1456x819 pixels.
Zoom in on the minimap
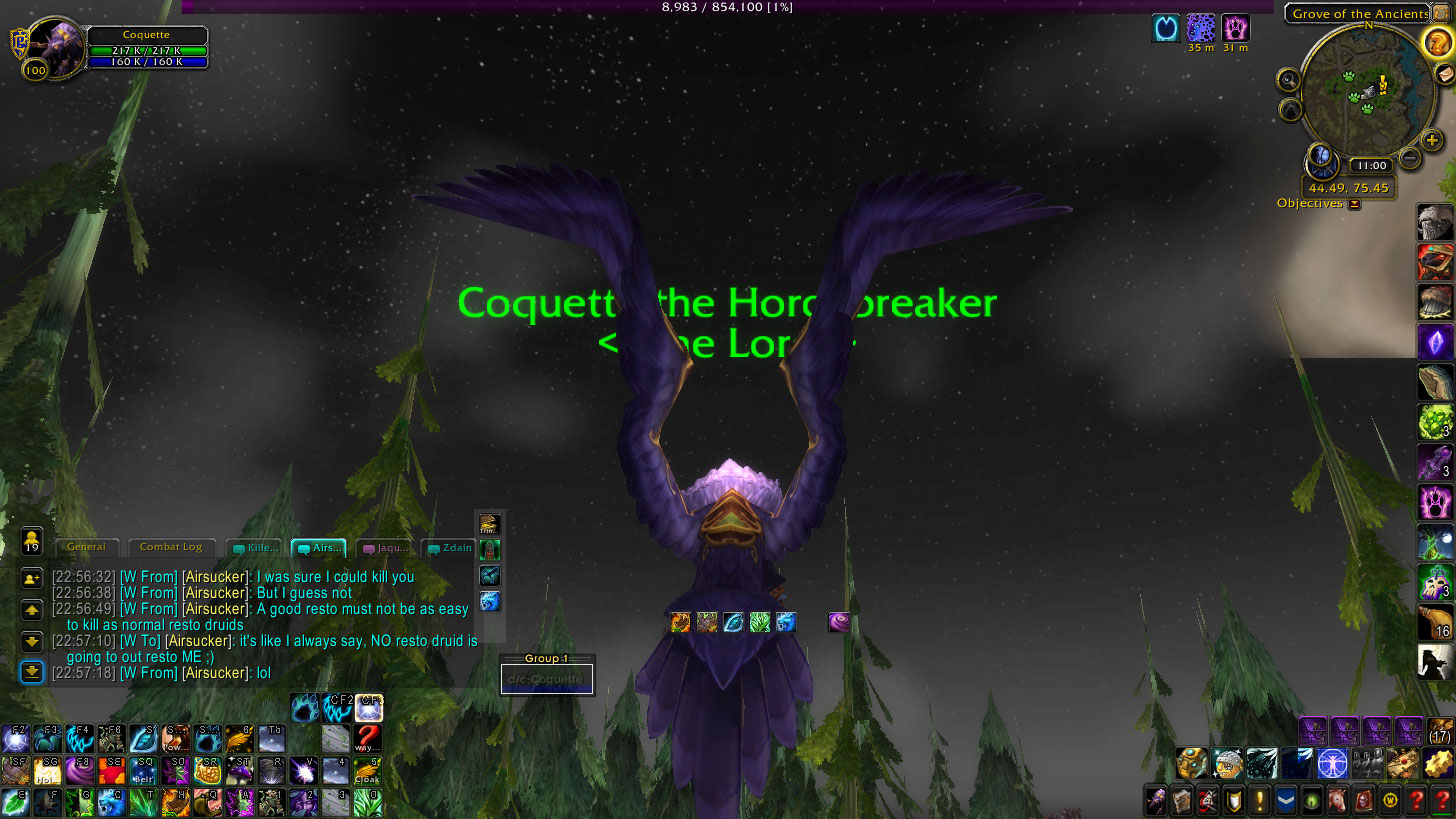[x=1433, y=141]
